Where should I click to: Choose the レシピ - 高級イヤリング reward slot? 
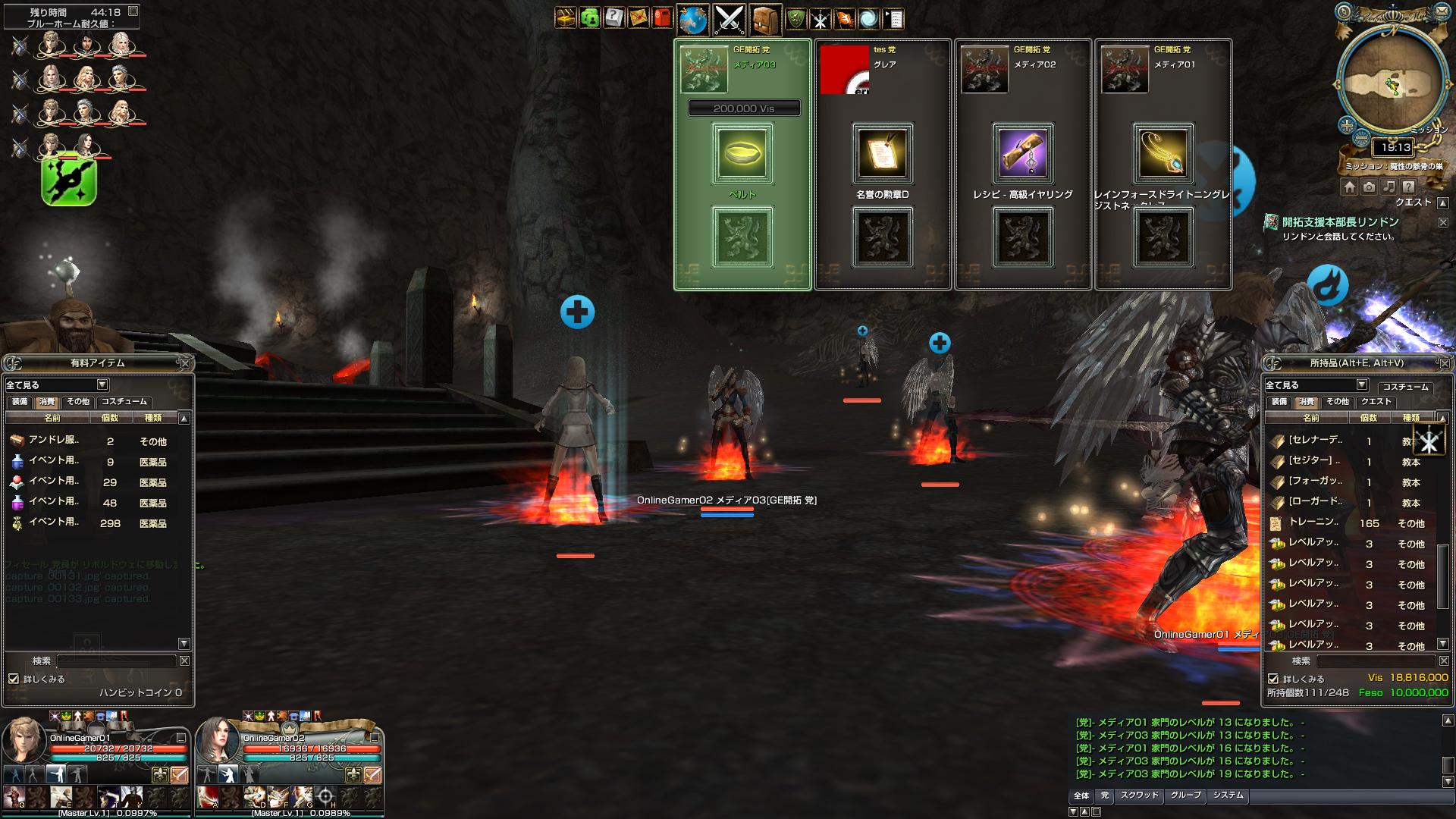tap(1023, 154)
